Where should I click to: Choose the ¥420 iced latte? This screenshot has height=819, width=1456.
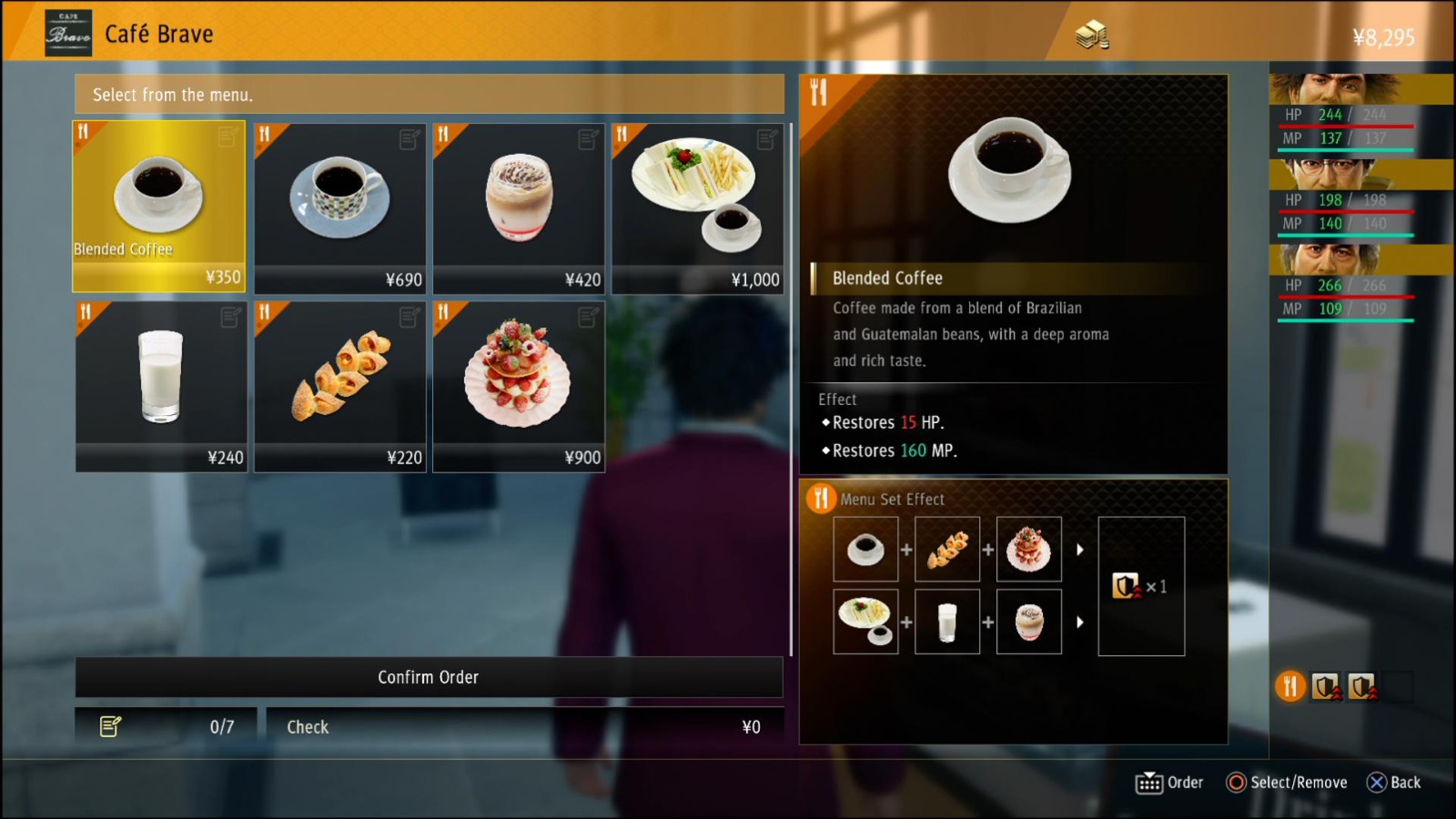519,205
